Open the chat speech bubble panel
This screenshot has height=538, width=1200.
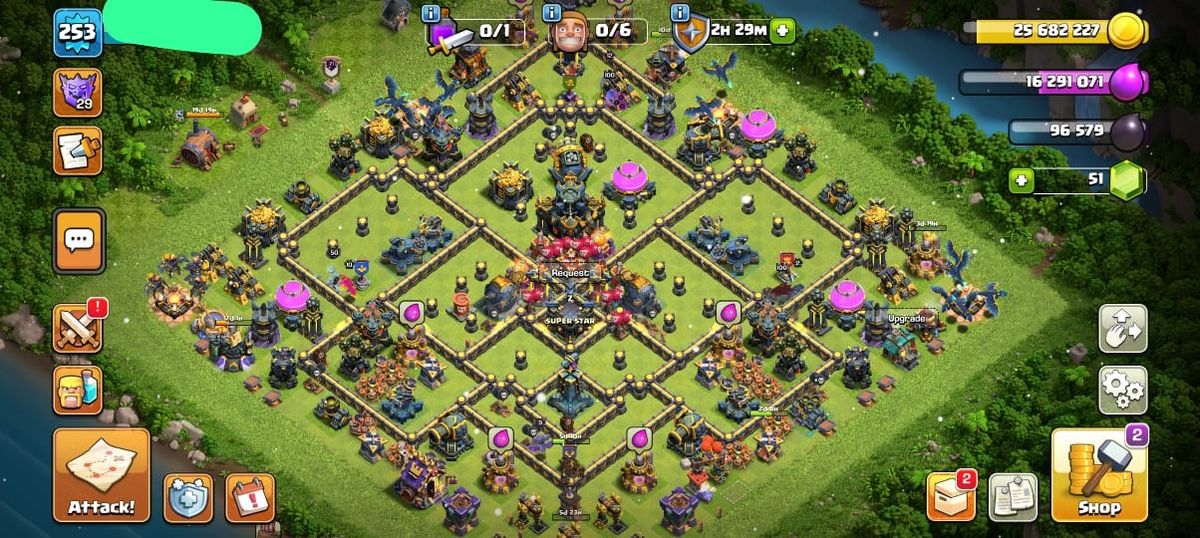click(x=78, y=241)
